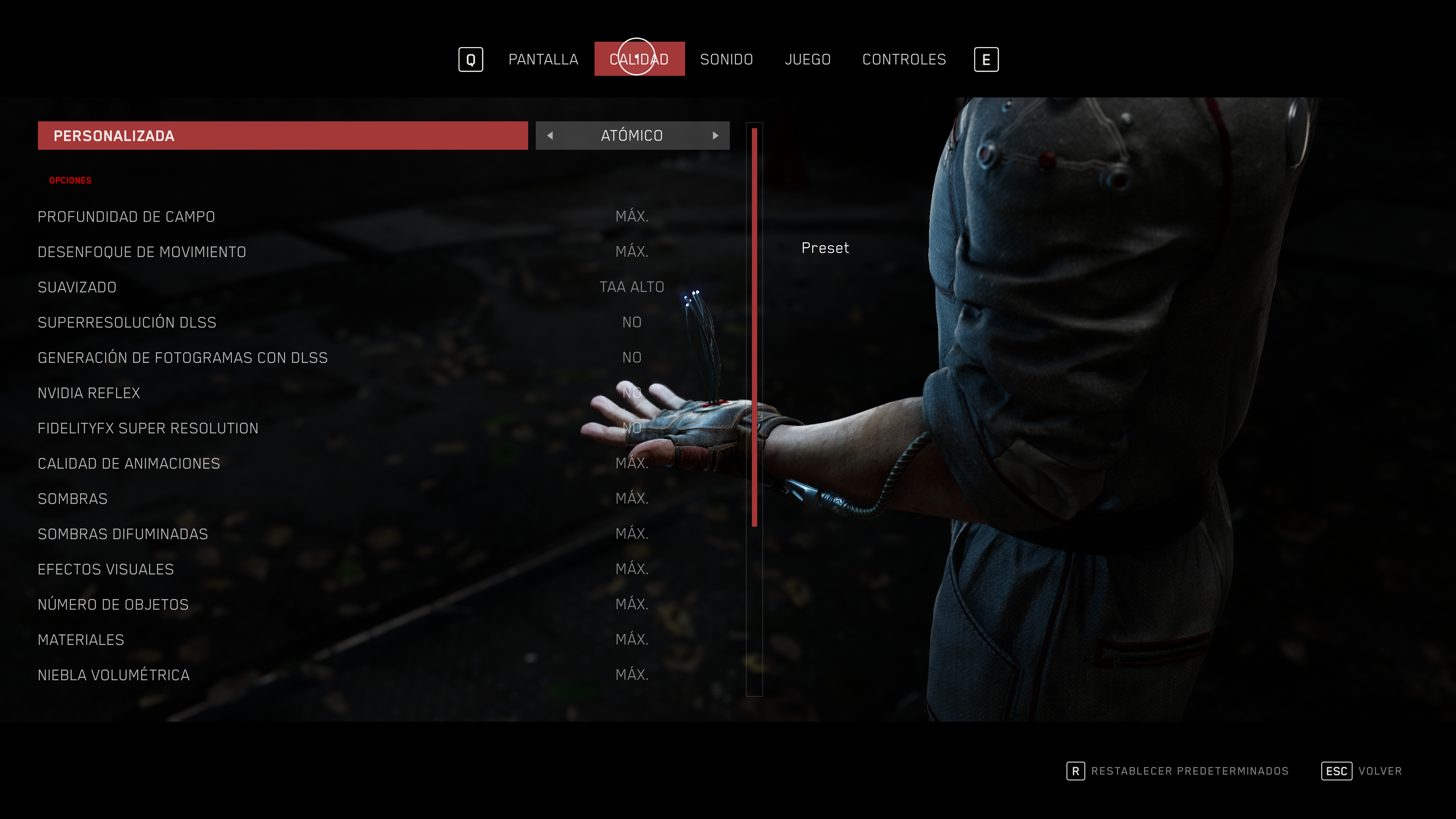Show the Controles tab
This screenshot has height=819, width=1456.
904,60
